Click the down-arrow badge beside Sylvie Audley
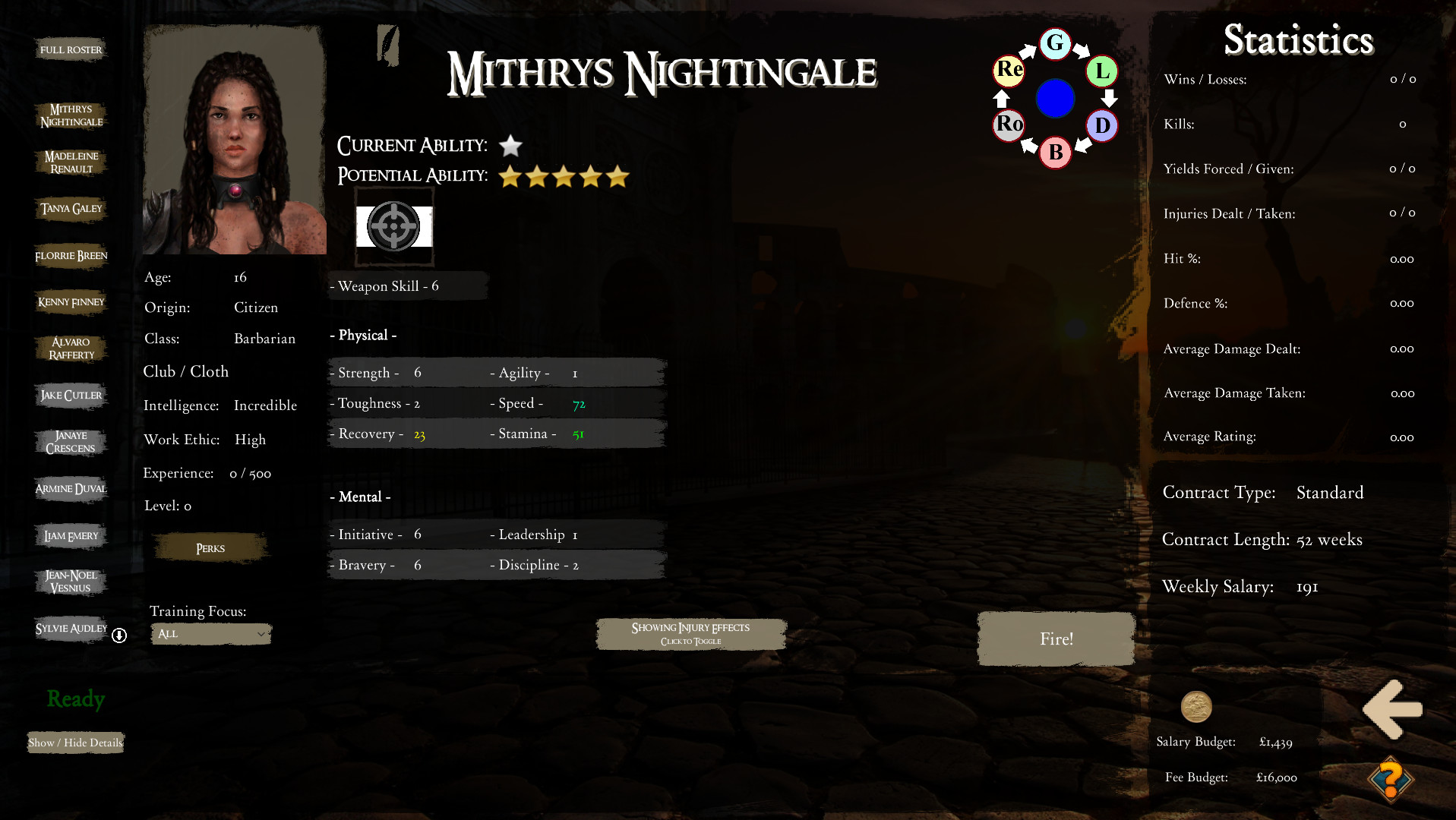Viewport: 1456px width, 820px height. tap(118, 636)
